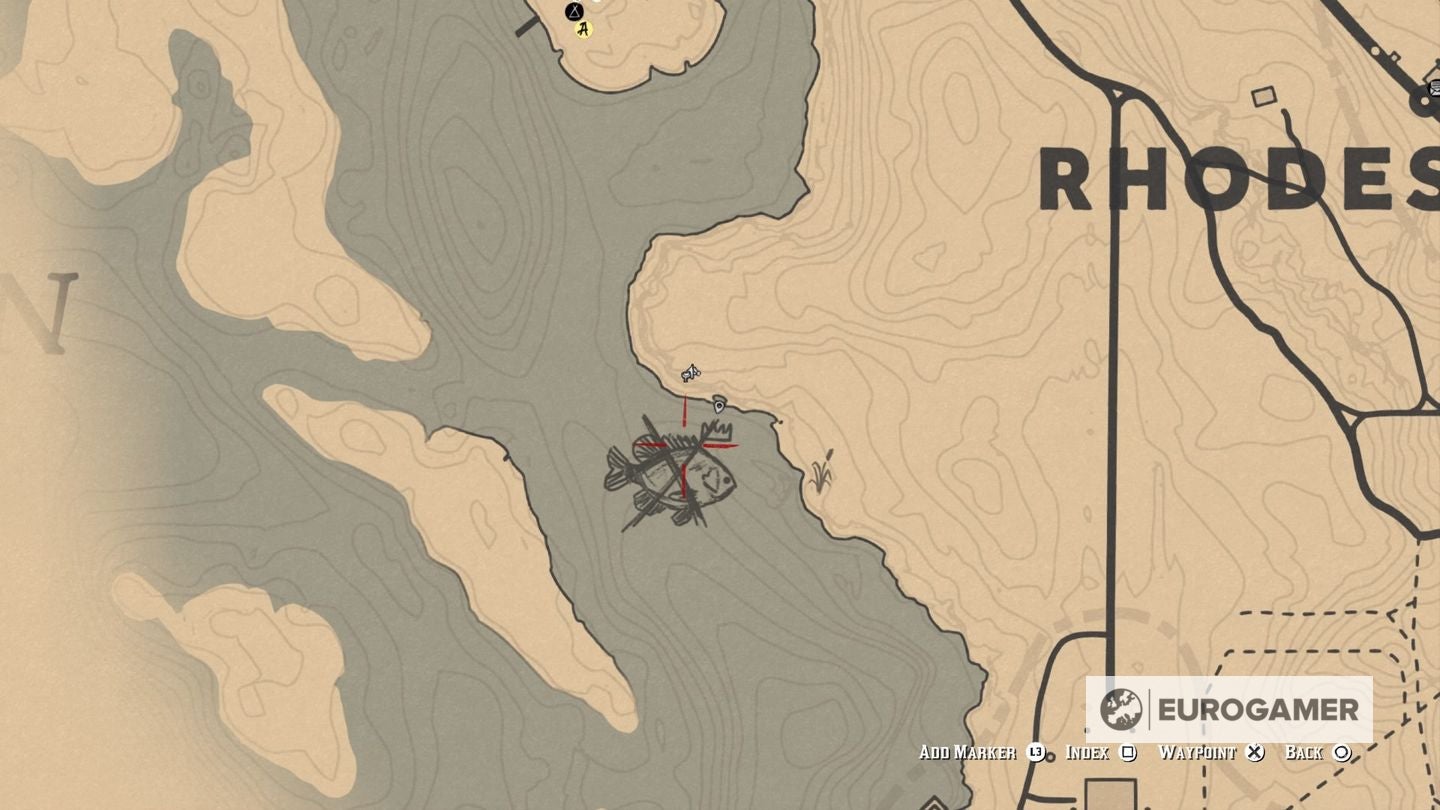The height and width of the screenshot is (810, 1440).
Task: Click the L3 stick icon beside Add Marker
Action: [1036, 752]
